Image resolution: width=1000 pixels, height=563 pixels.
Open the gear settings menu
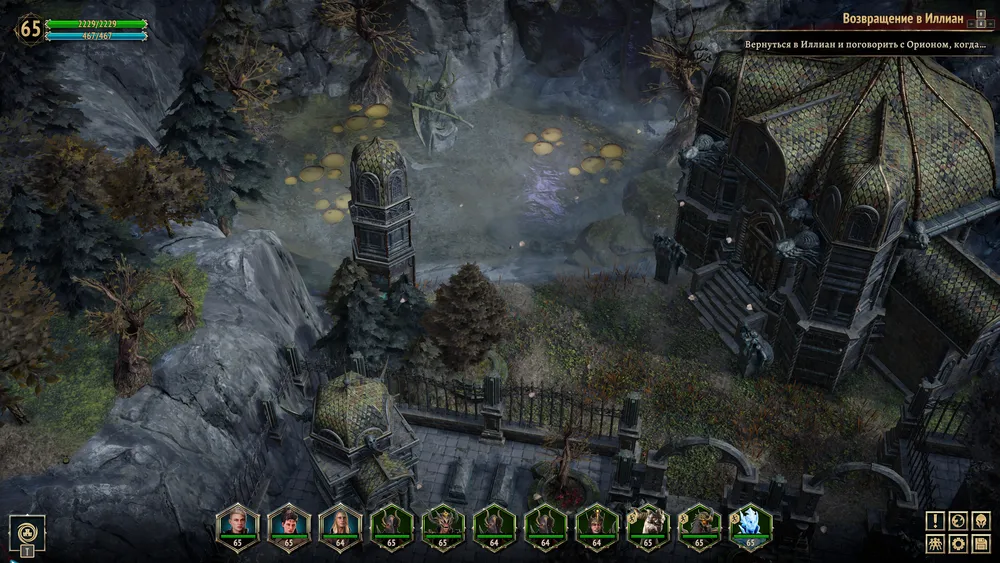click(x=957, y=544)
